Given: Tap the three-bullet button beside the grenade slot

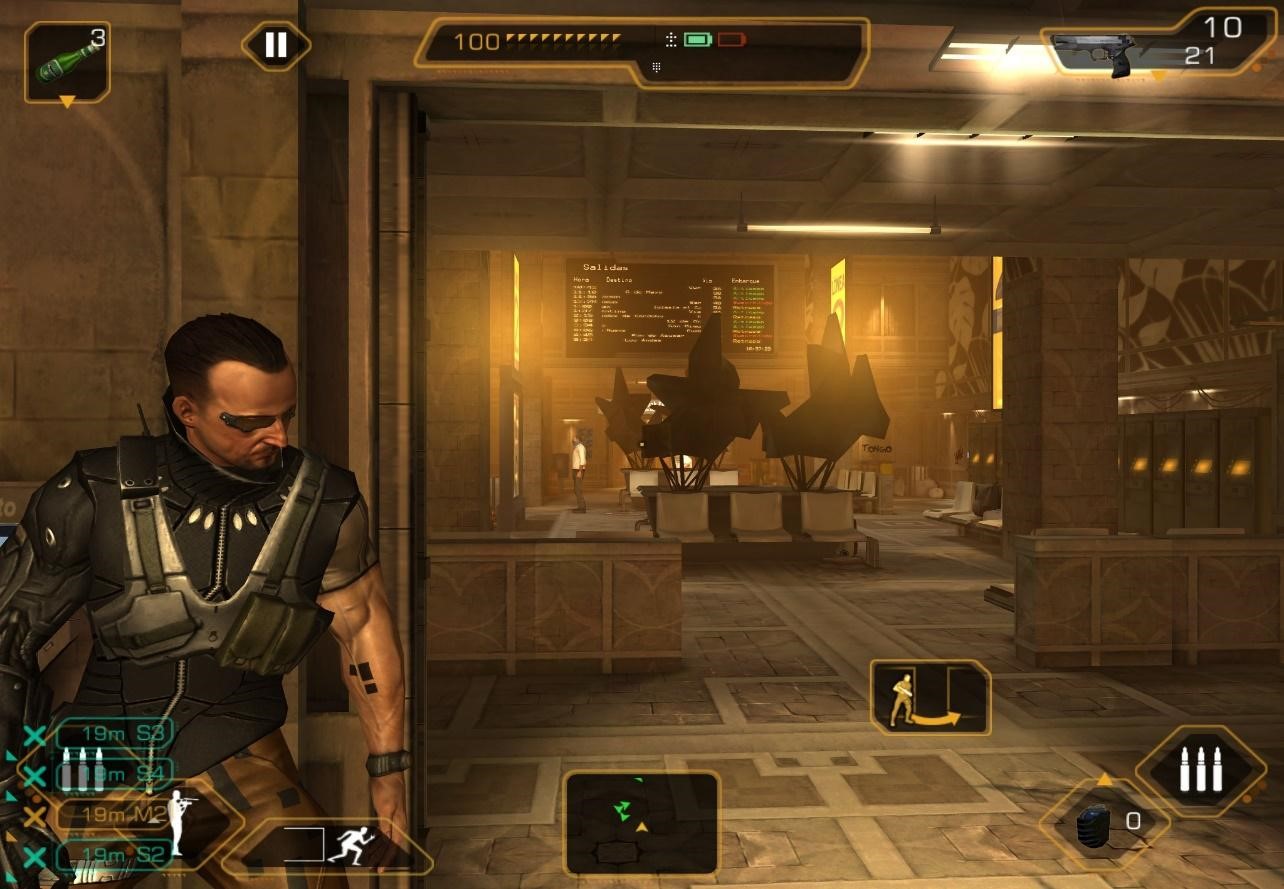Looking at the screenshot, I should click(x=1200, y=769).
